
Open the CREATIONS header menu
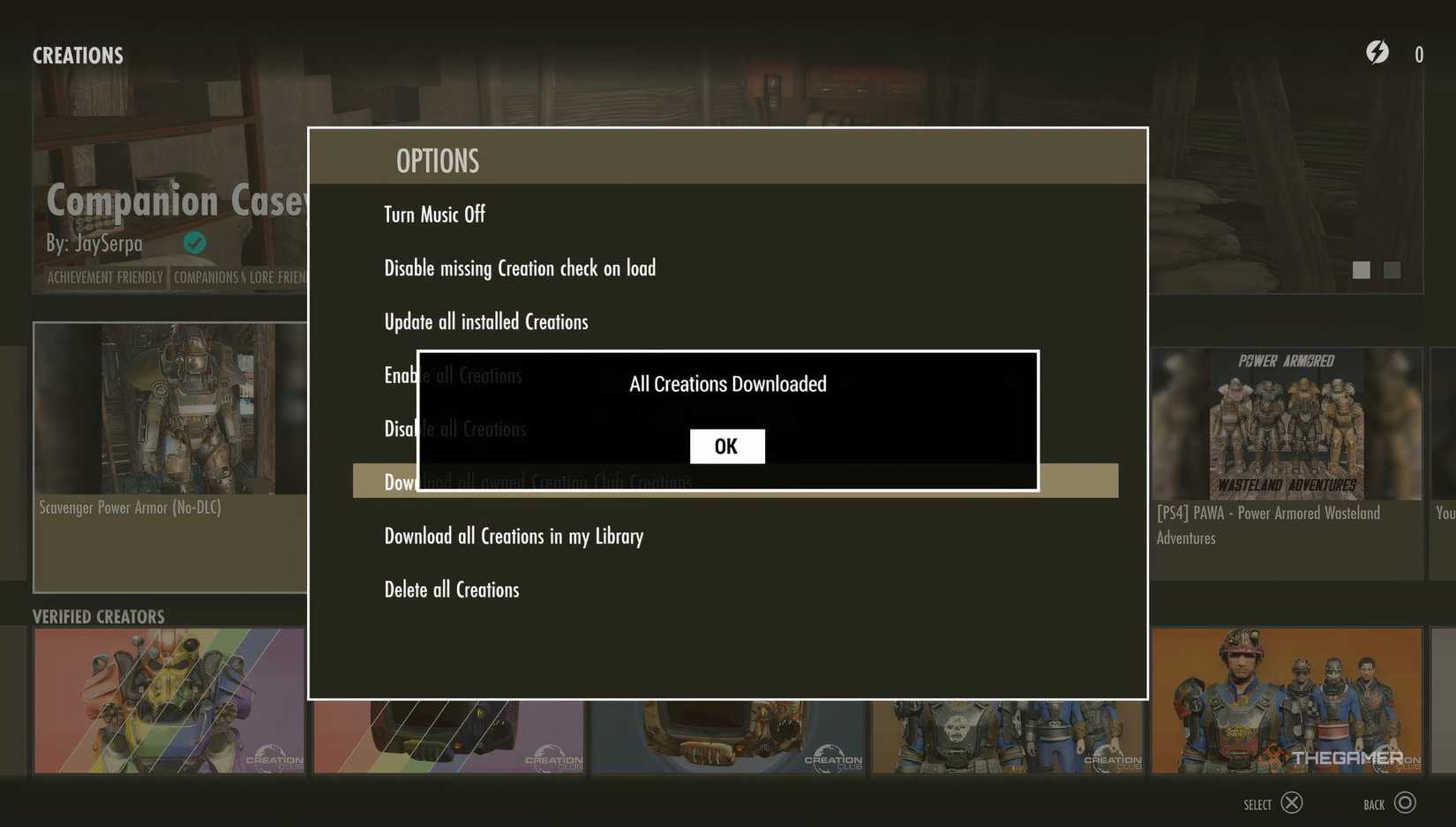coord(78,55)
